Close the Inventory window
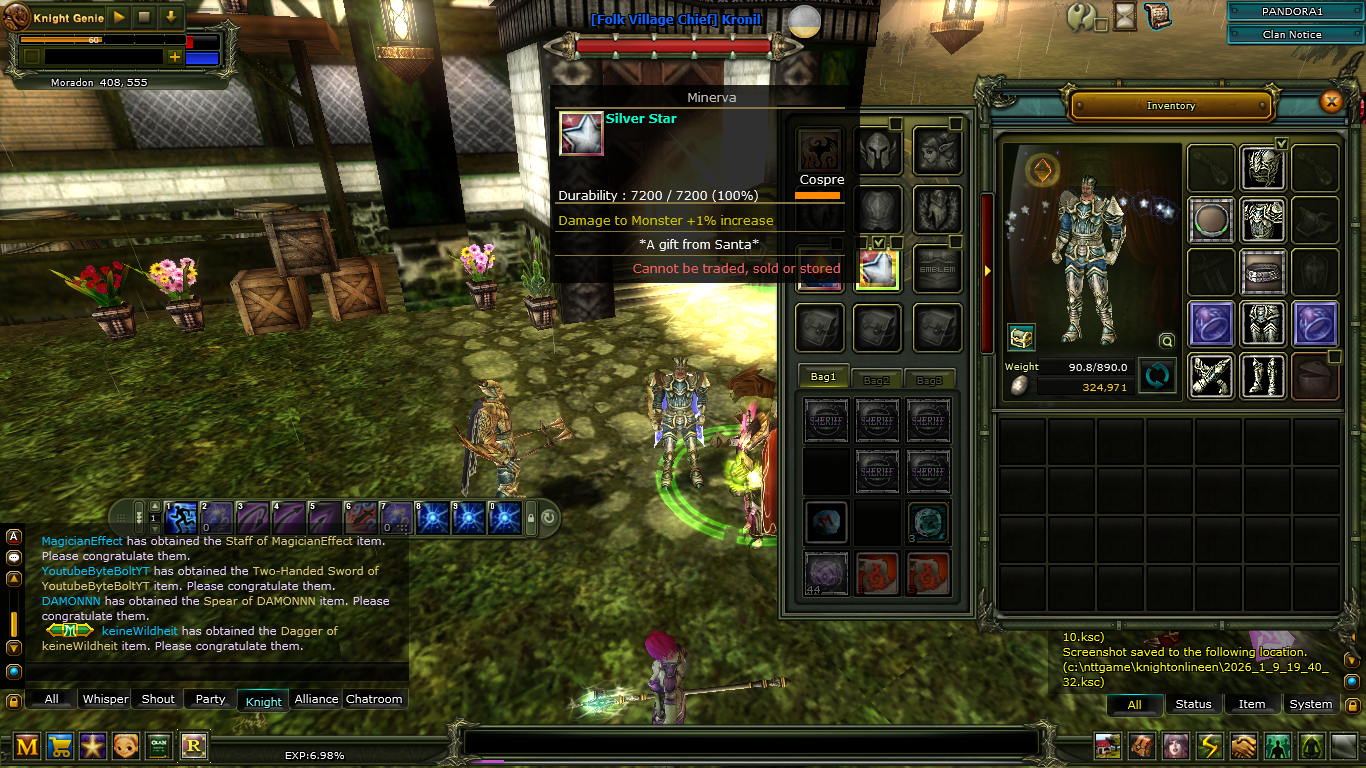Viewport: 1366px width, 768px height. pyautogui.click(x=1331, y=101)
